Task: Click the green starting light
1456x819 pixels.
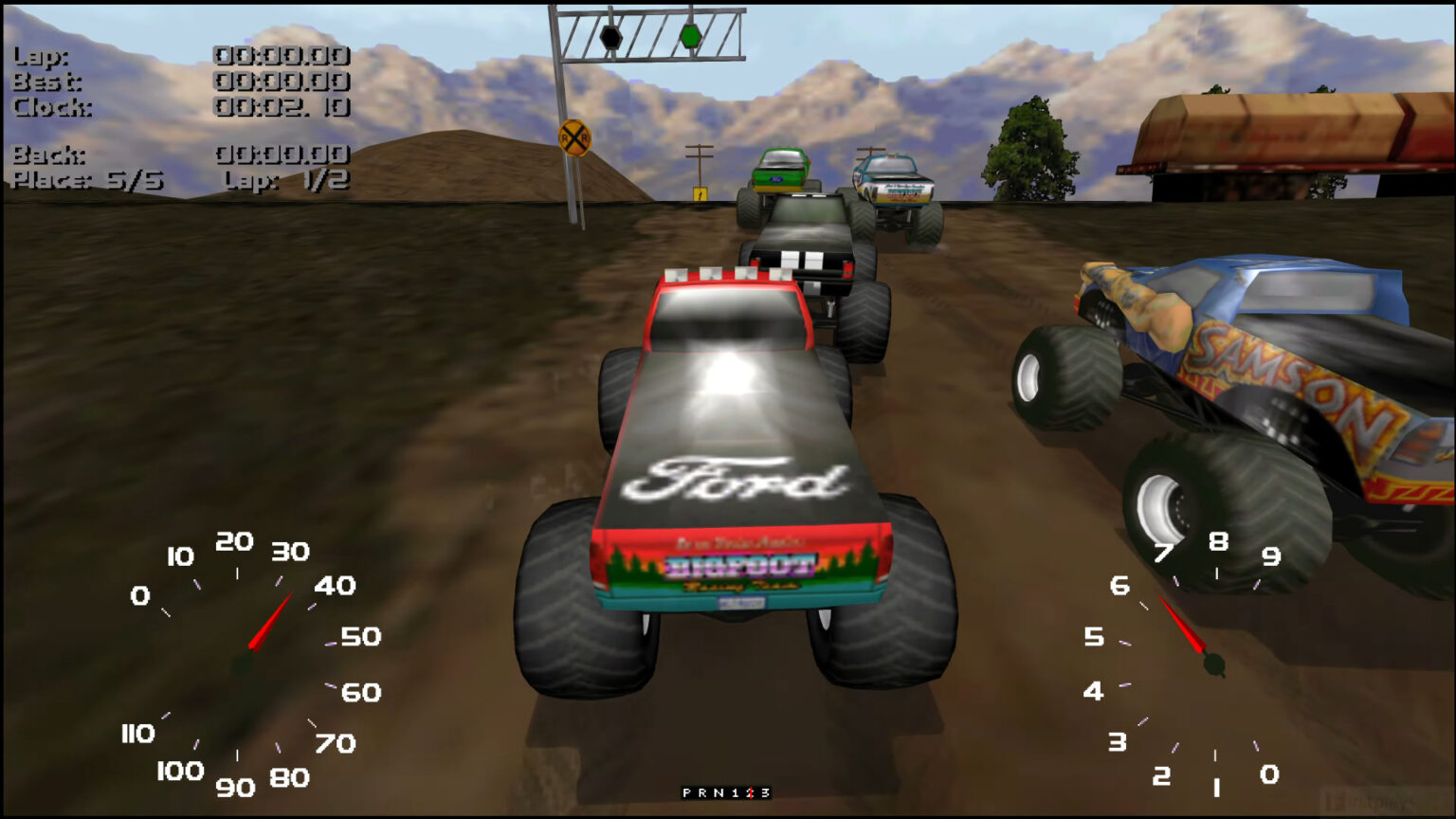Action: click(x=693, y=37)
